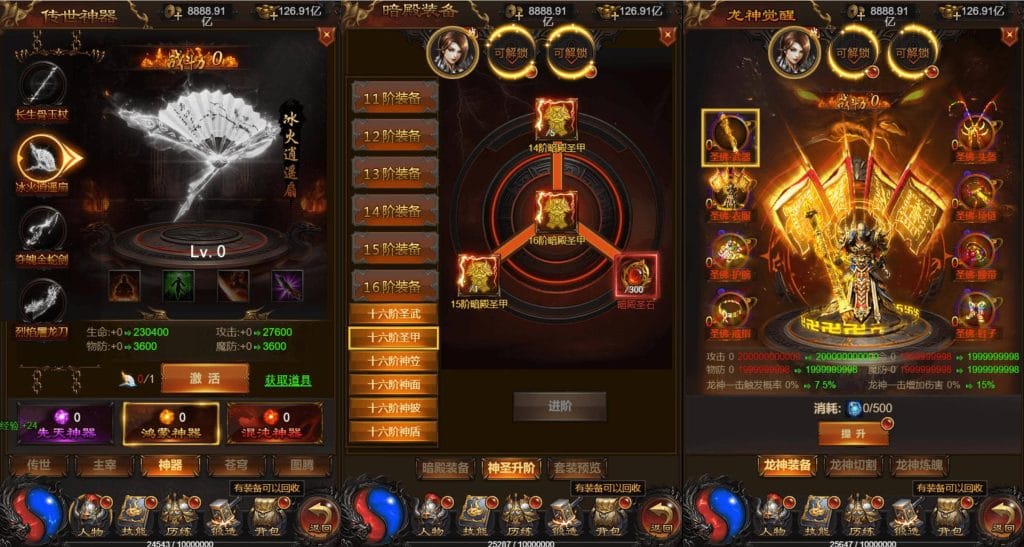The width and height of the screenshot is (1024, 547).
Task: Click the 进阶 advance button
Action: coord(560,405)
